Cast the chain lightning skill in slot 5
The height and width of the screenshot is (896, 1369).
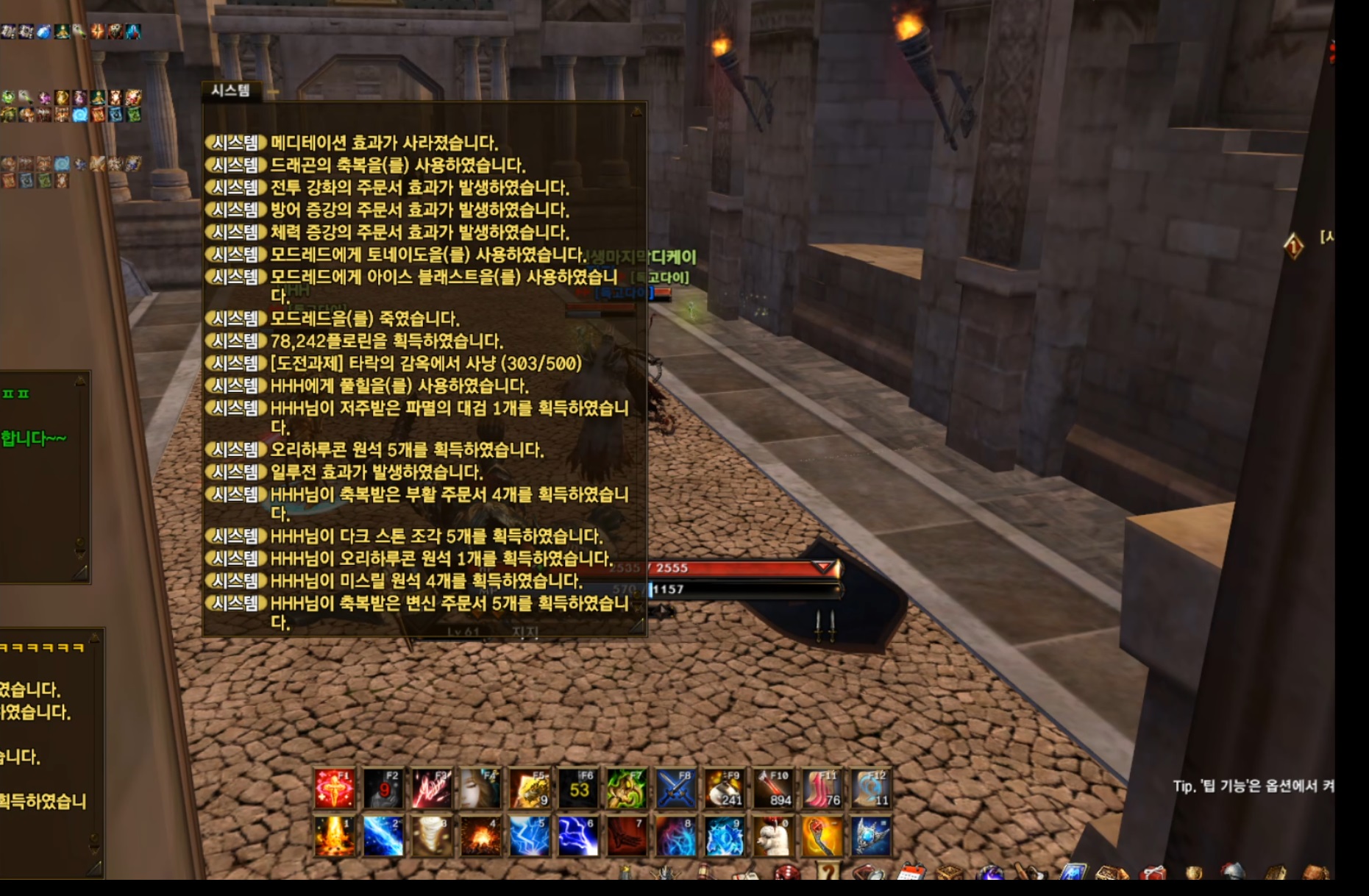(x=529, y=836)
